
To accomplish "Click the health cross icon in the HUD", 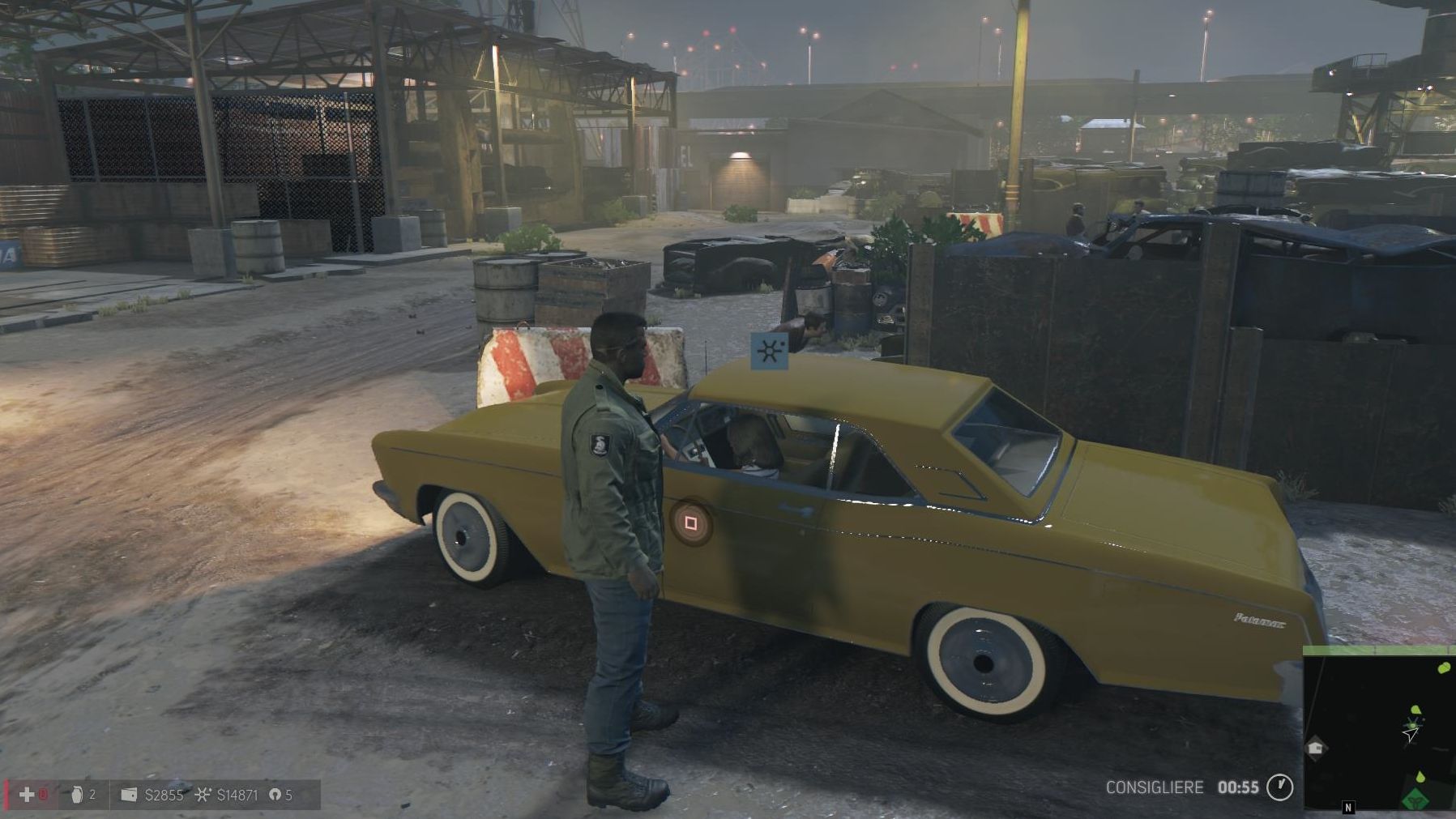I will 27,795.
